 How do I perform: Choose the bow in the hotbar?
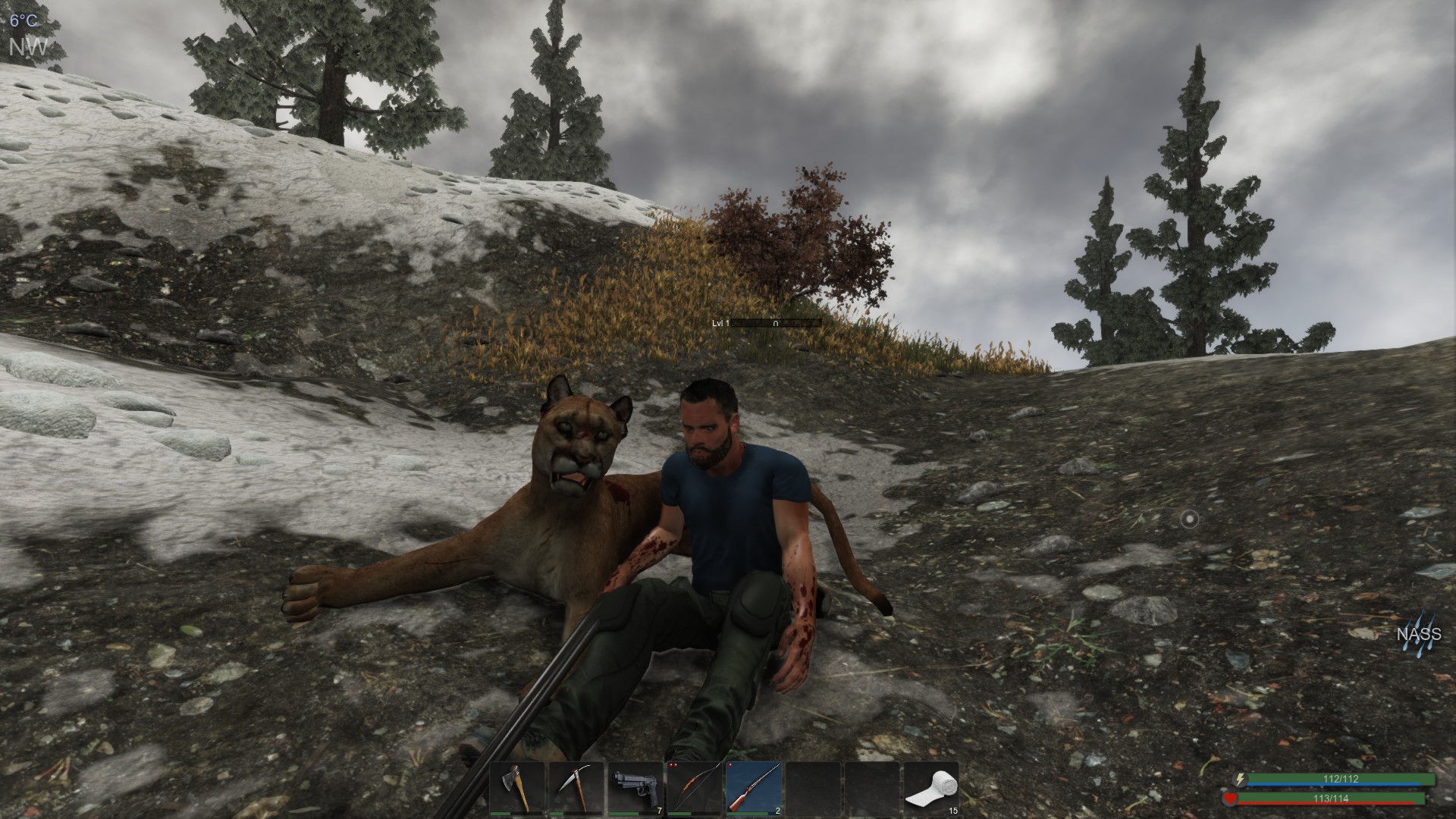[695, 788]
